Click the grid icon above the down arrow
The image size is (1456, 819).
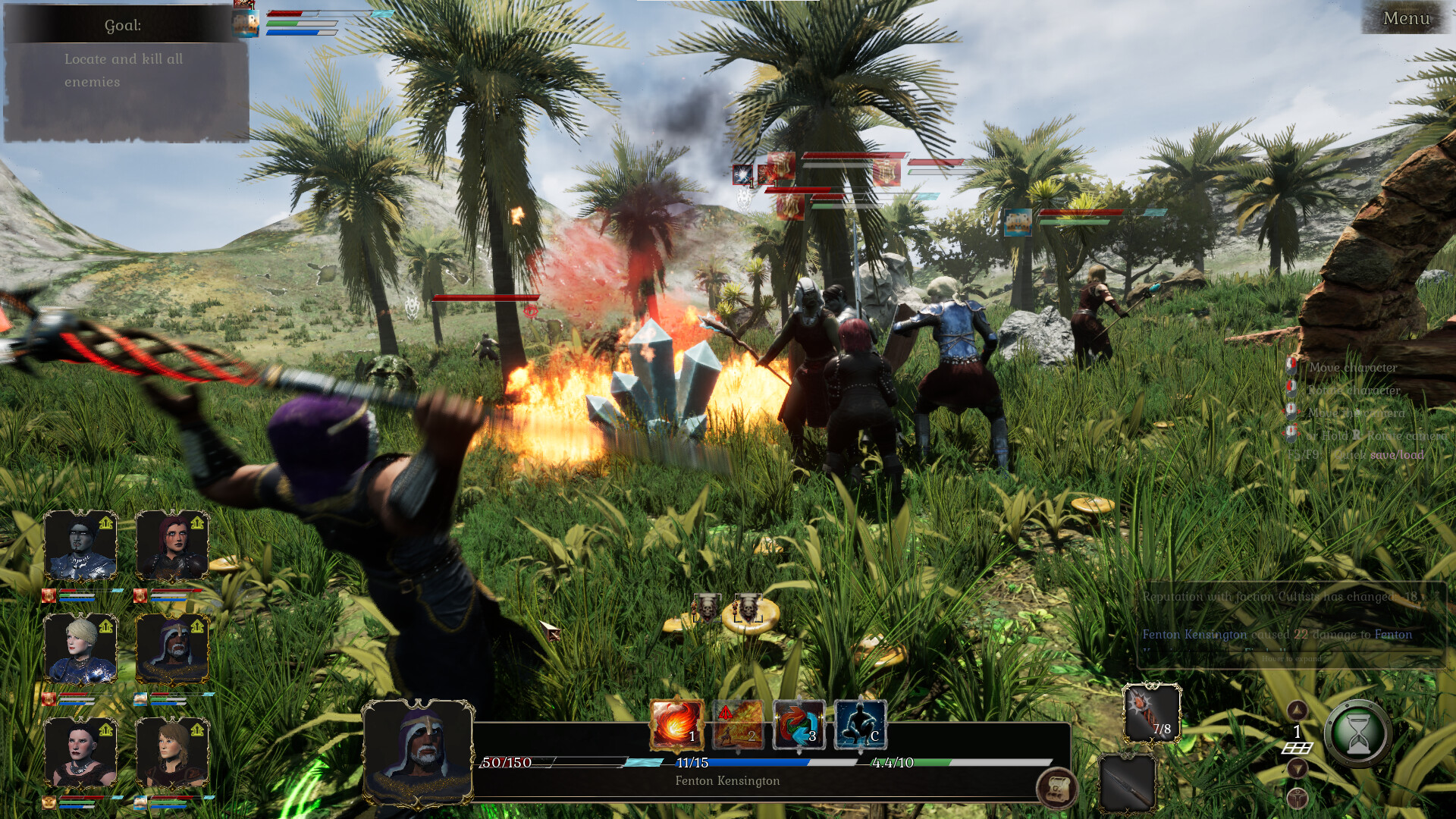pos(1298,748)
